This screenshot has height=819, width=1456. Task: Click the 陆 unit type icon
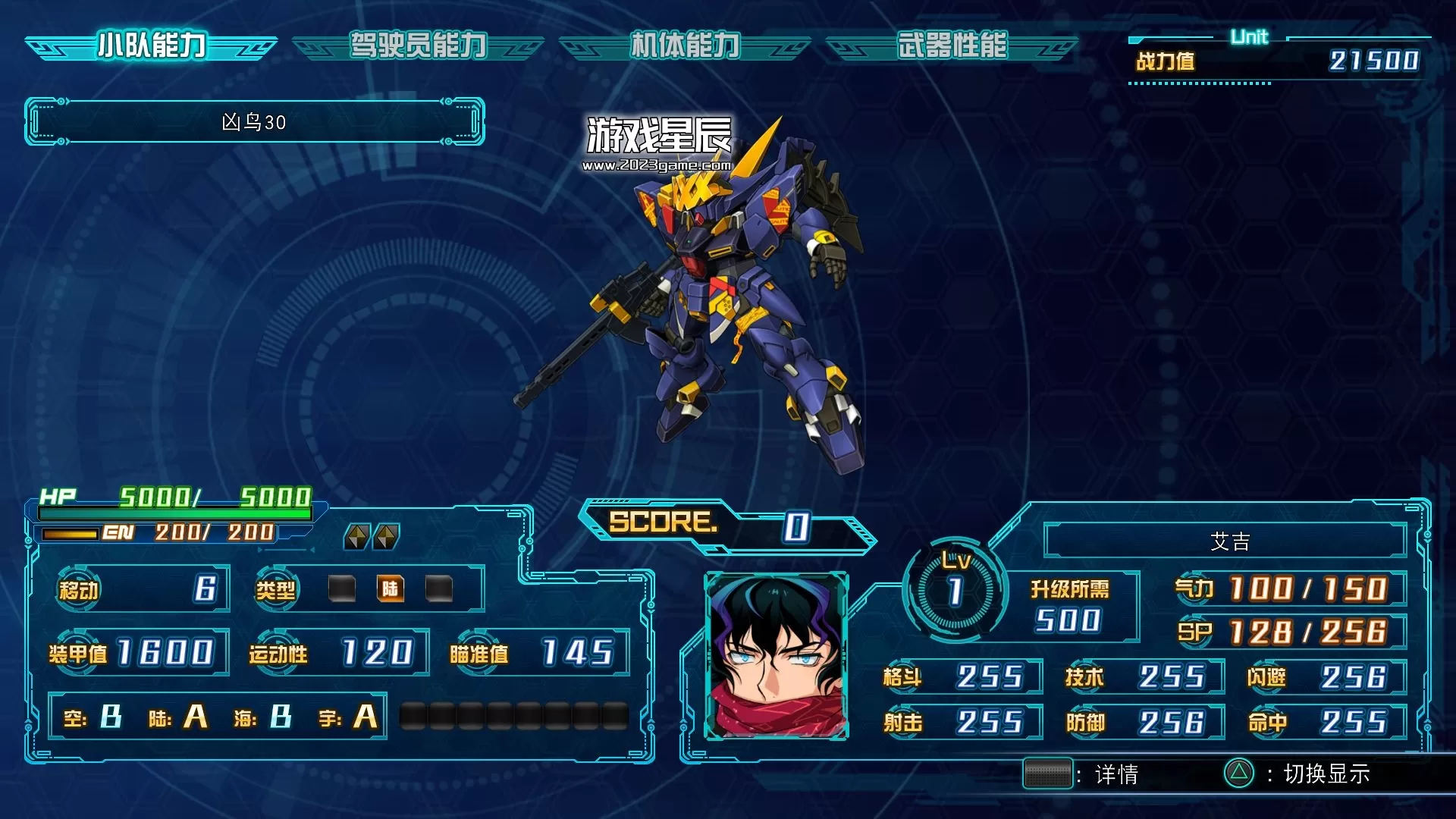coord(390,588)
